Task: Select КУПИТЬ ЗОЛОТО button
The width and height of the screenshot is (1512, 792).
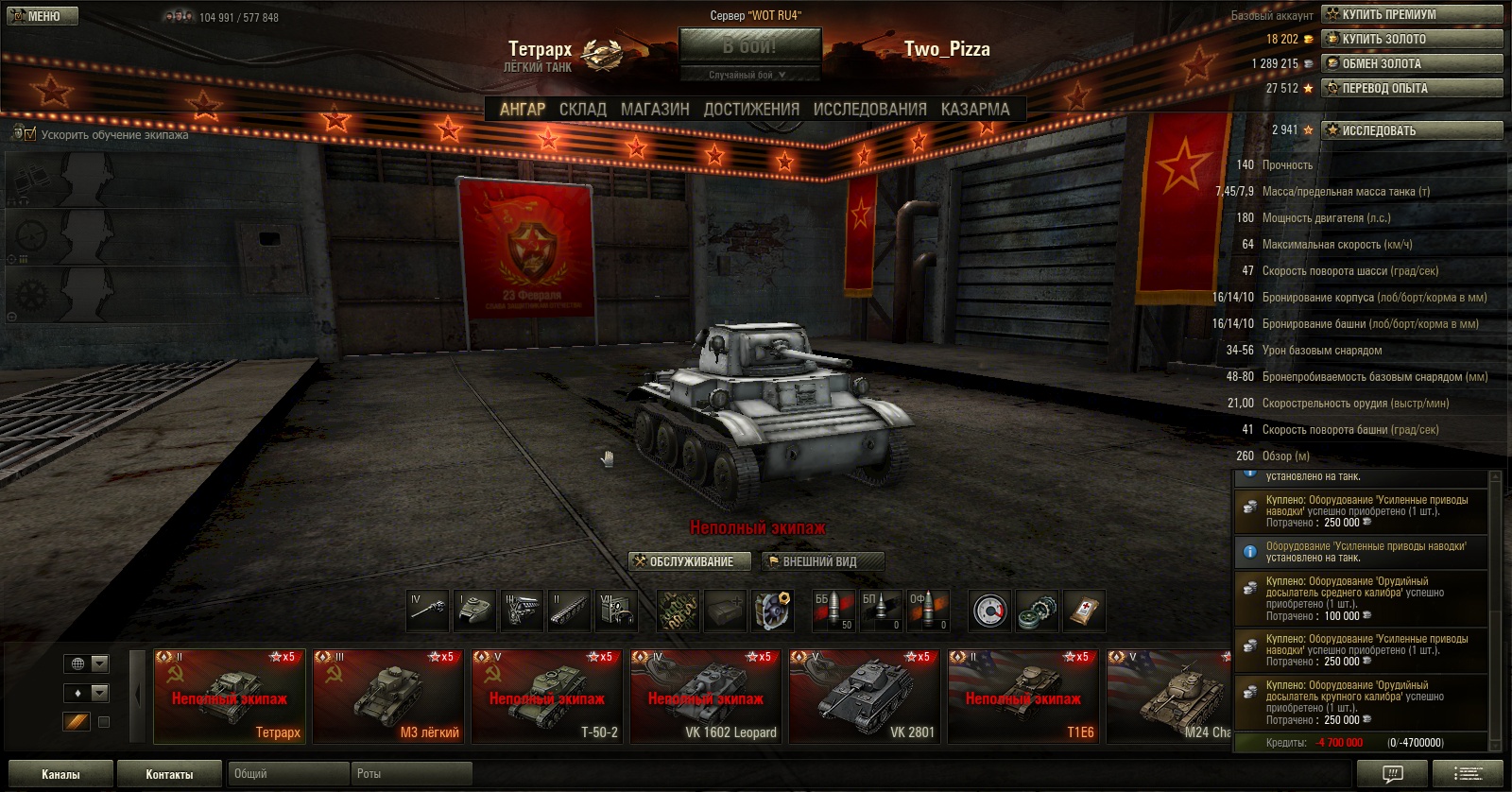Action: [1412, 39]
